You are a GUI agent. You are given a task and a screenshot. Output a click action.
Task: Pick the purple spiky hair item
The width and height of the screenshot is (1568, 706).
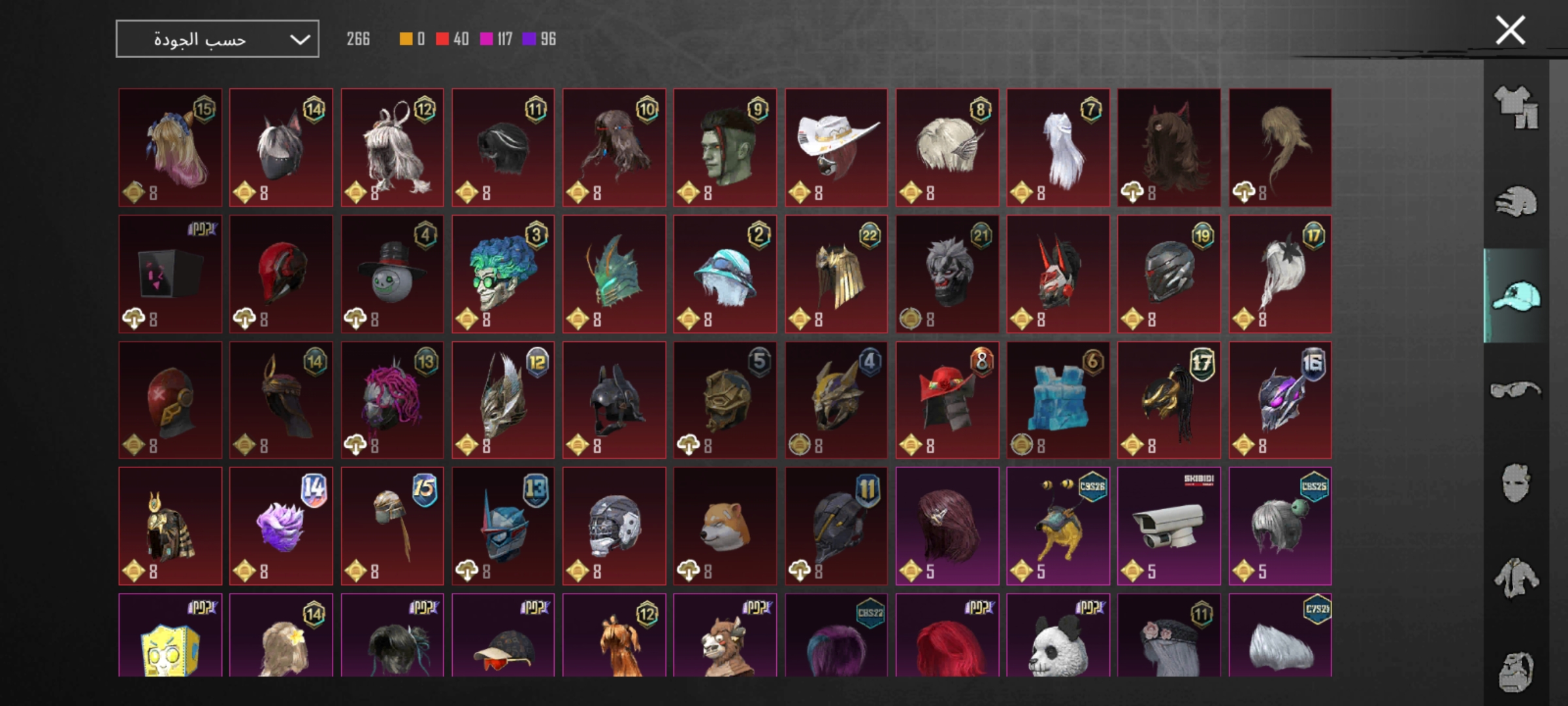coord(281,526)
